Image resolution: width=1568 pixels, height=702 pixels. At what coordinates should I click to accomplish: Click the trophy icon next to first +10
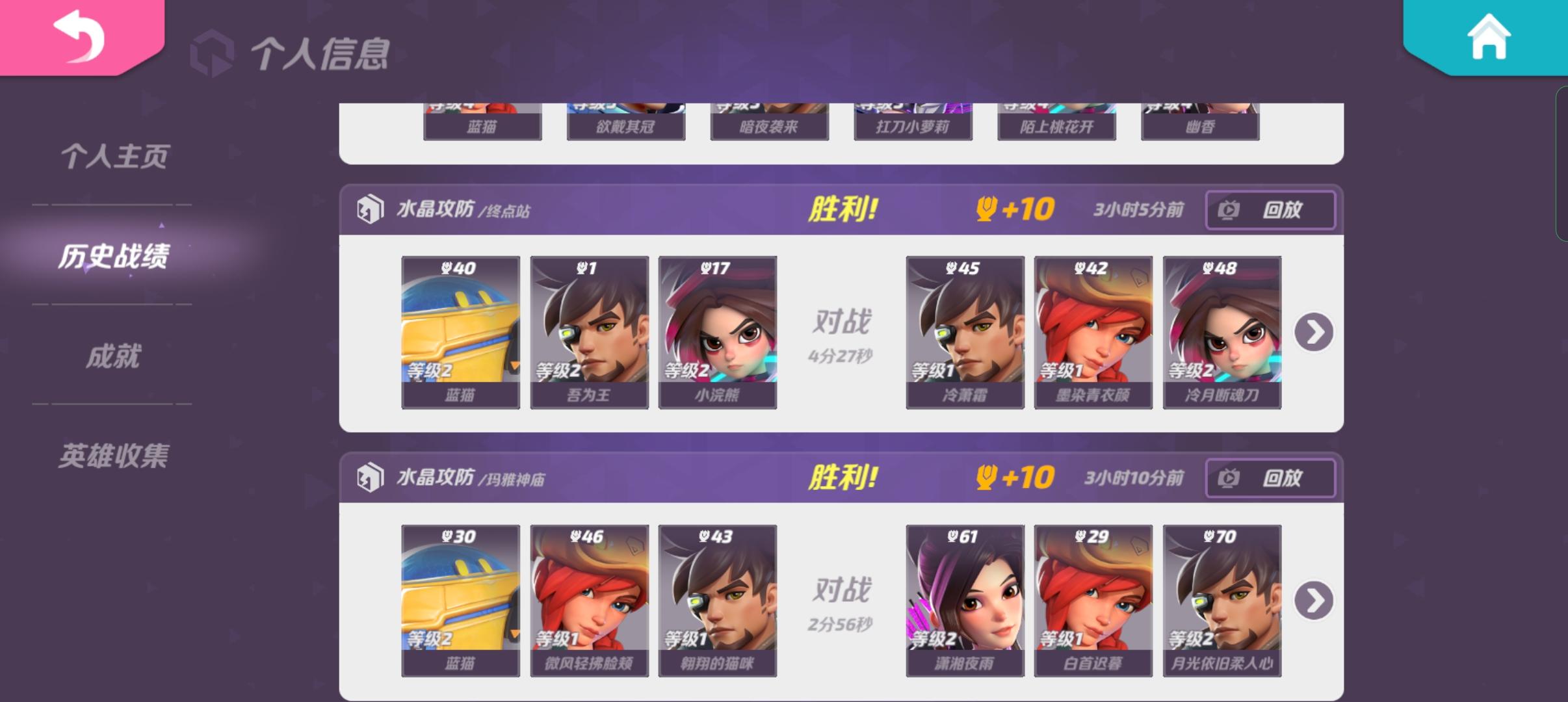pyautogui.click(x=986, y=209)
